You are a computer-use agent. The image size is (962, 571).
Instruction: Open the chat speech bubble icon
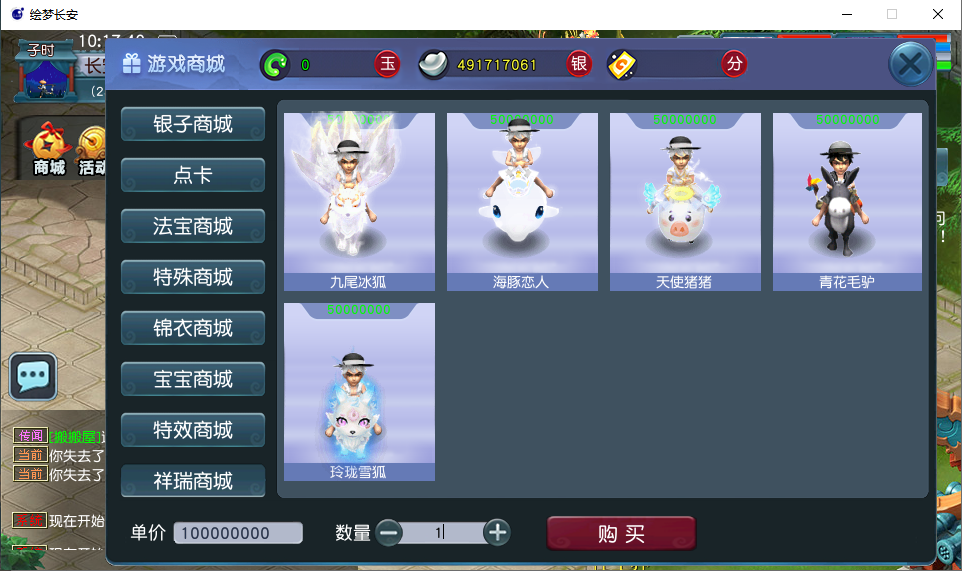[x=33, y=377]
